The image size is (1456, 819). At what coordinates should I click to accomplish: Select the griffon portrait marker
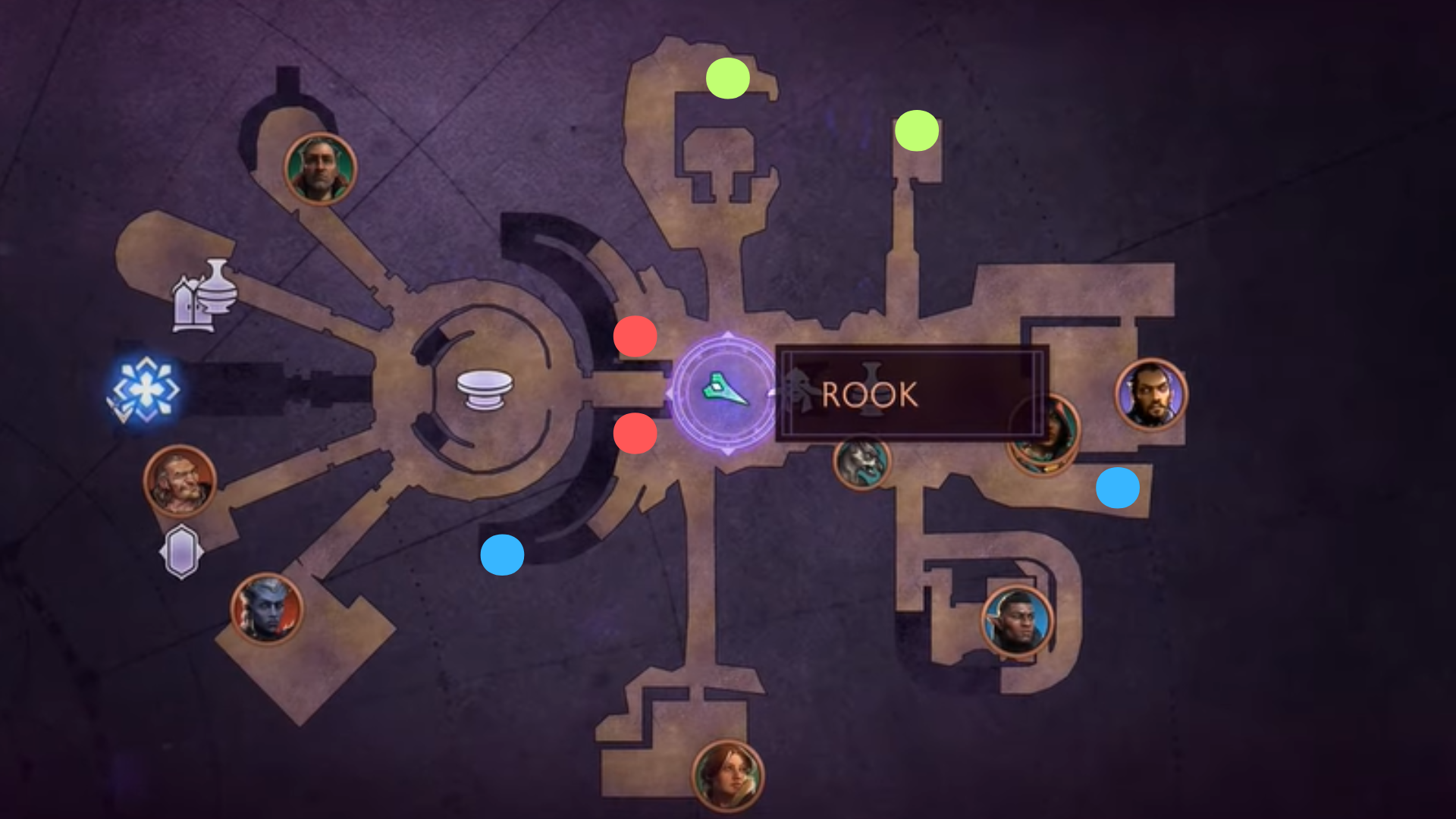[861, 461]
